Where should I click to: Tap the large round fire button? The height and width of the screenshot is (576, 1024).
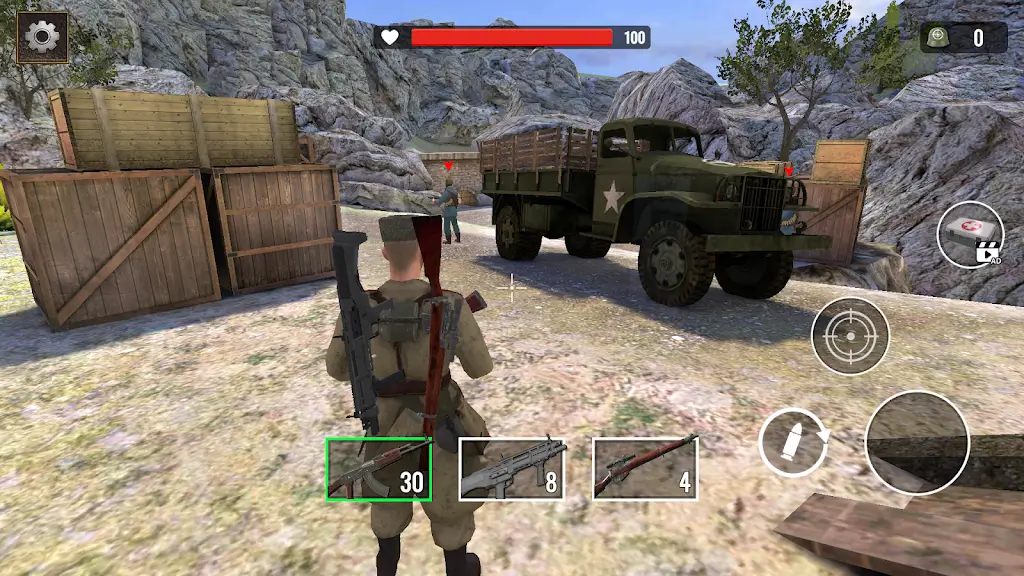917,442
